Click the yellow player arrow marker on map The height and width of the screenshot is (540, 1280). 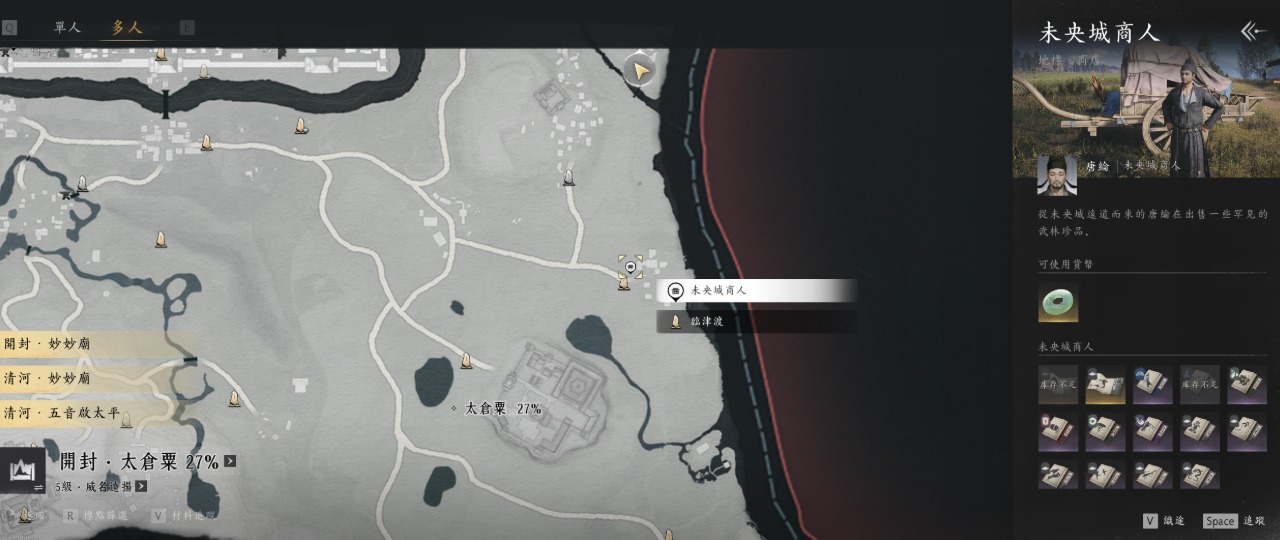coord(639,70)
